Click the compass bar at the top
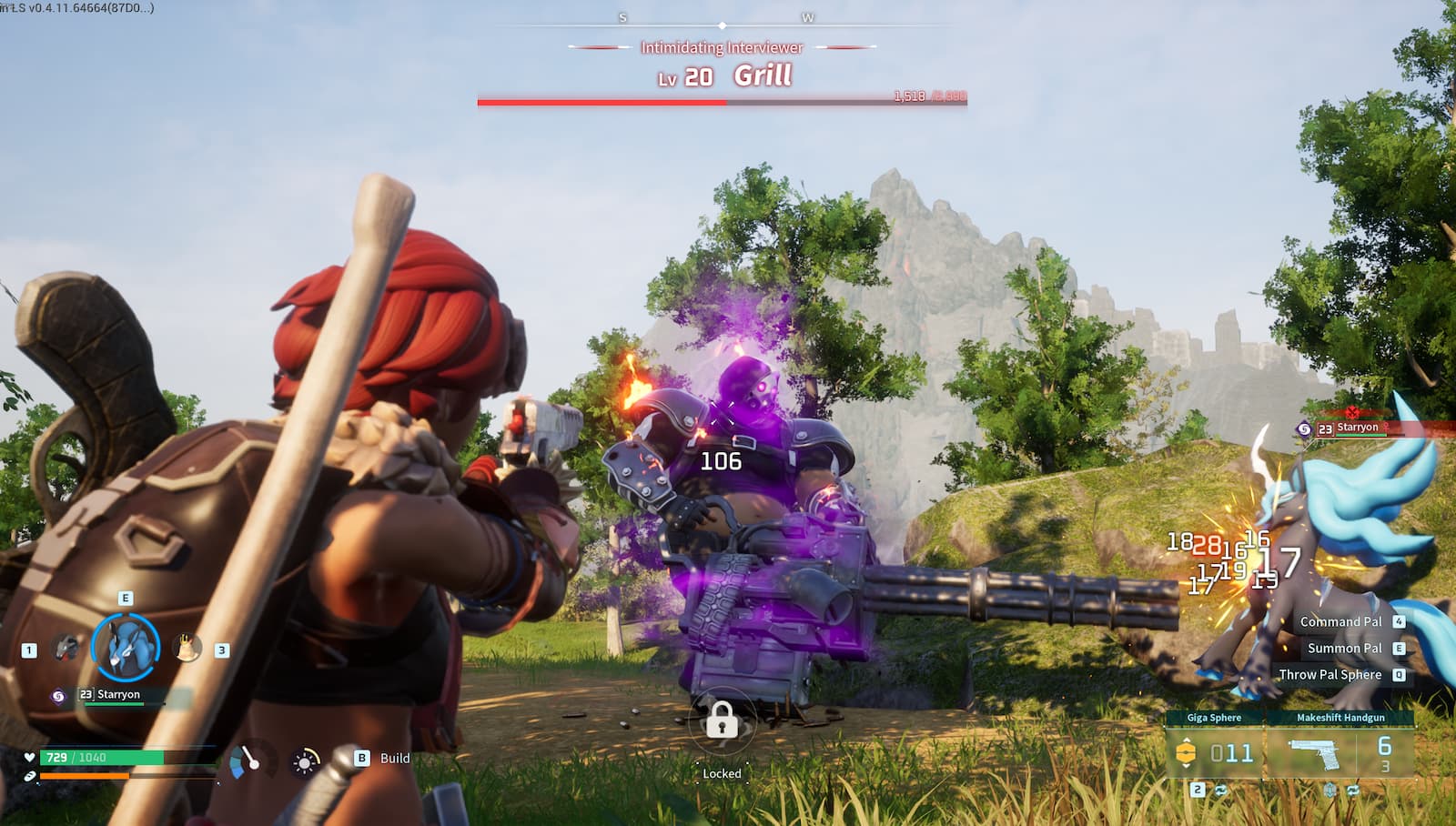 pyautogui.click(x=722, y=25)
